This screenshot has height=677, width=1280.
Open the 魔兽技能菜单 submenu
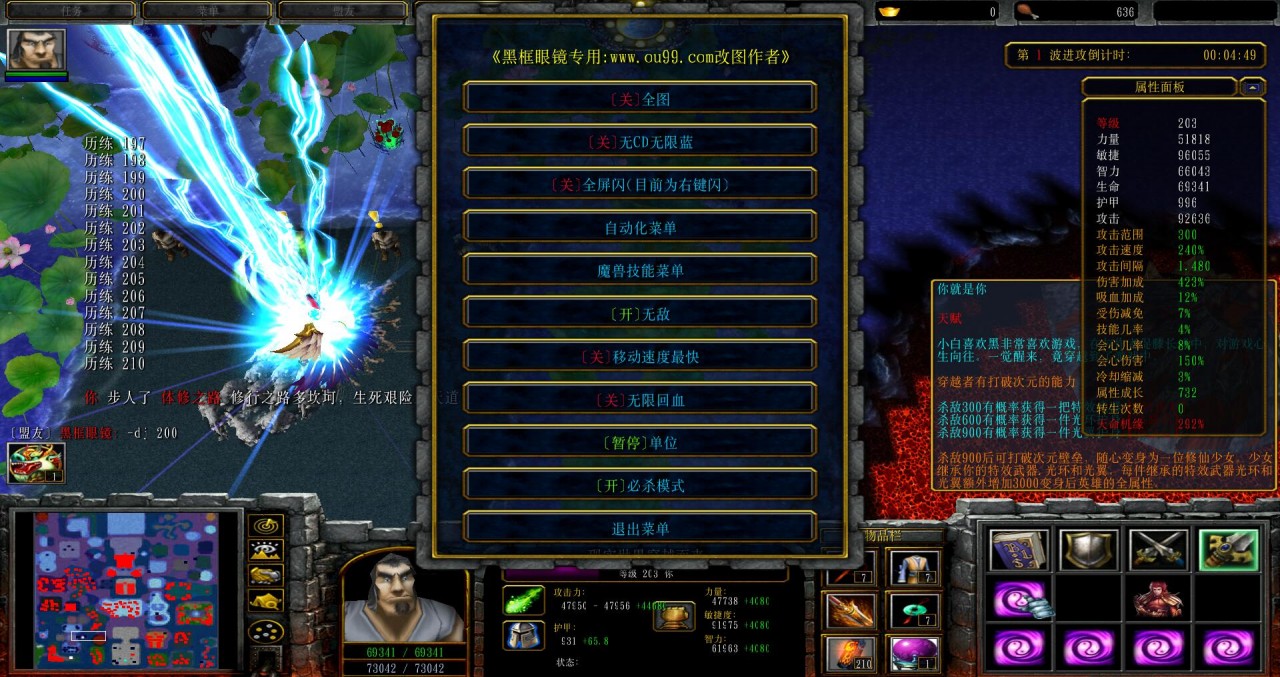click(x=640, y=270)
